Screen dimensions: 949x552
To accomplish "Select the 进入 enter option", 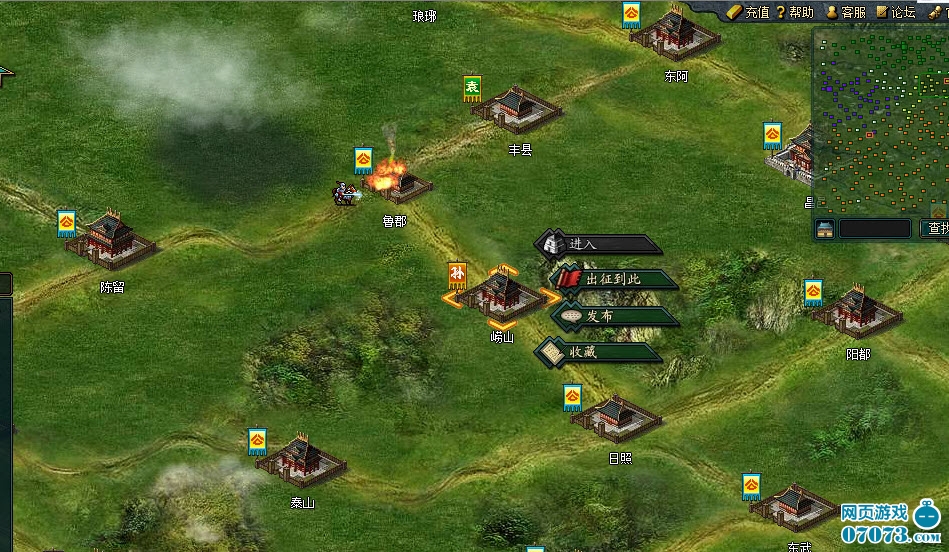I will pos(598,244).
